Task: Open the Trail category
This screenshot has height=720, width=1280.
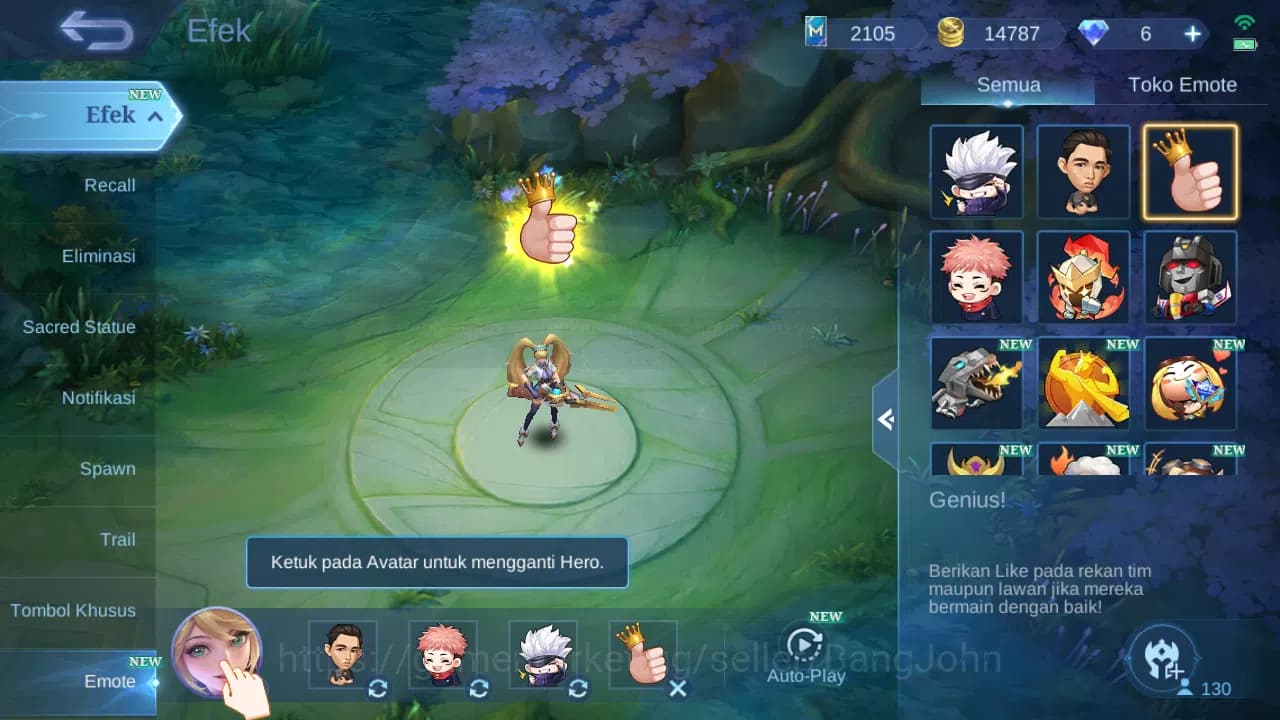Action: click(x=118, y=539)
